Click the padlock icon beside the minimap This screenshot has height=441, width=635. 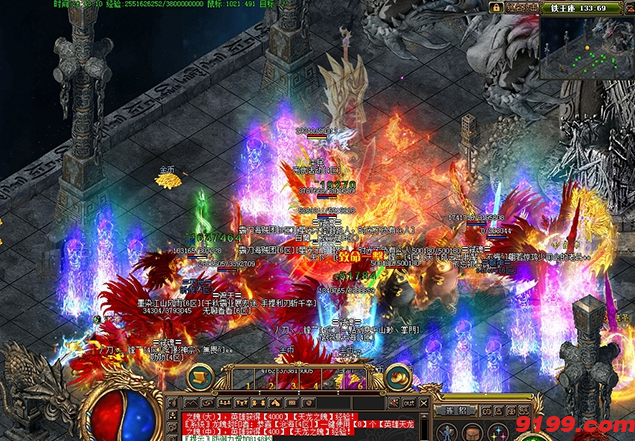pyautogui.click(x=494, y=8)
